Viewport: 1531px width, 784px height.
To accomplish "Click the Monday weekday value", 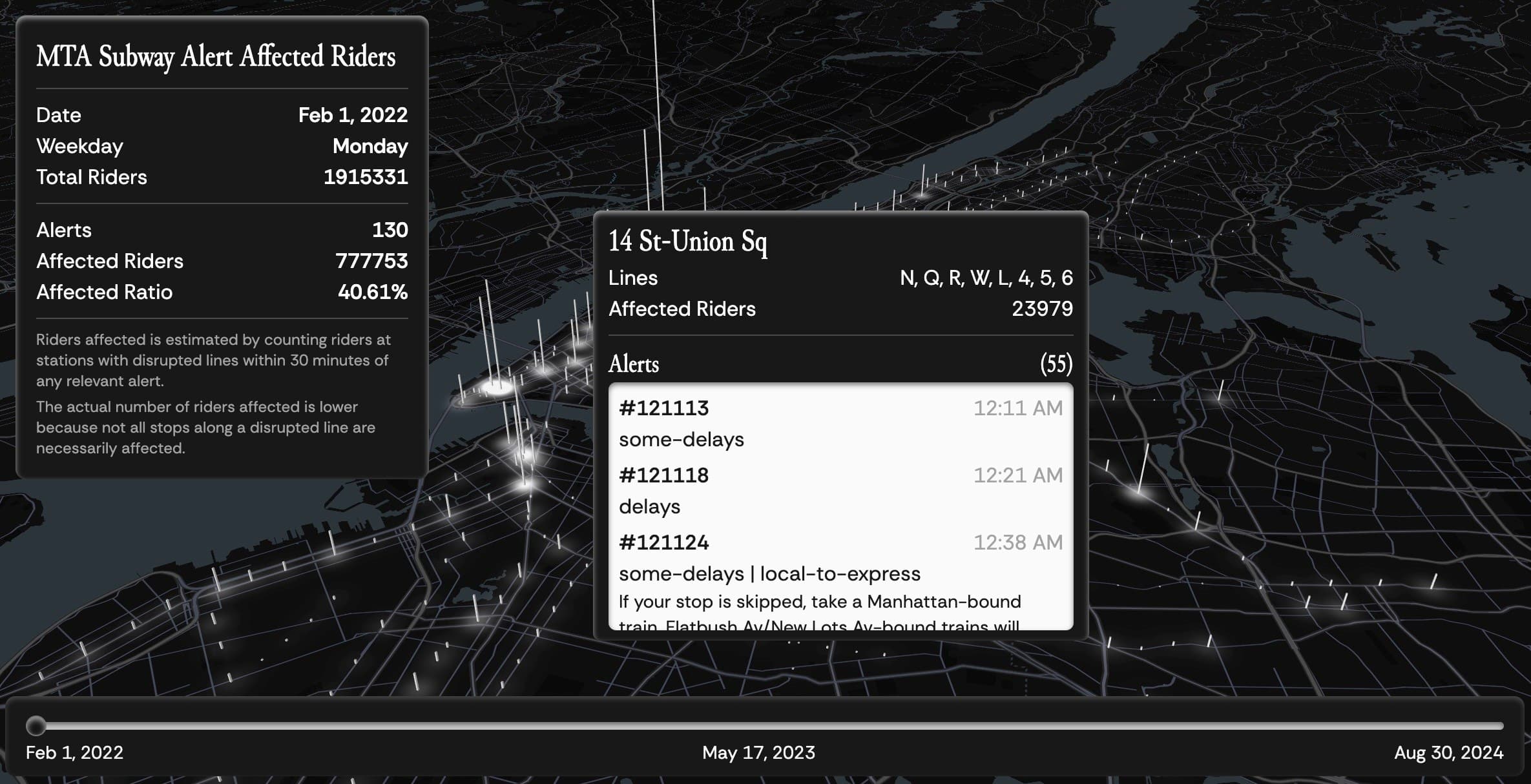I will (x=370, y=146).
